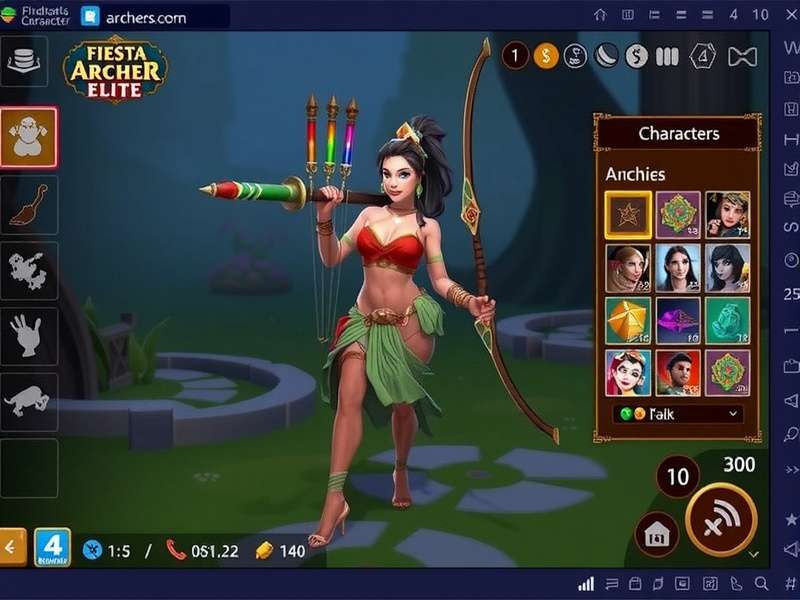Select the animal mount category icon
Viewport: 800px width, 600px height.
pos(28,401)
